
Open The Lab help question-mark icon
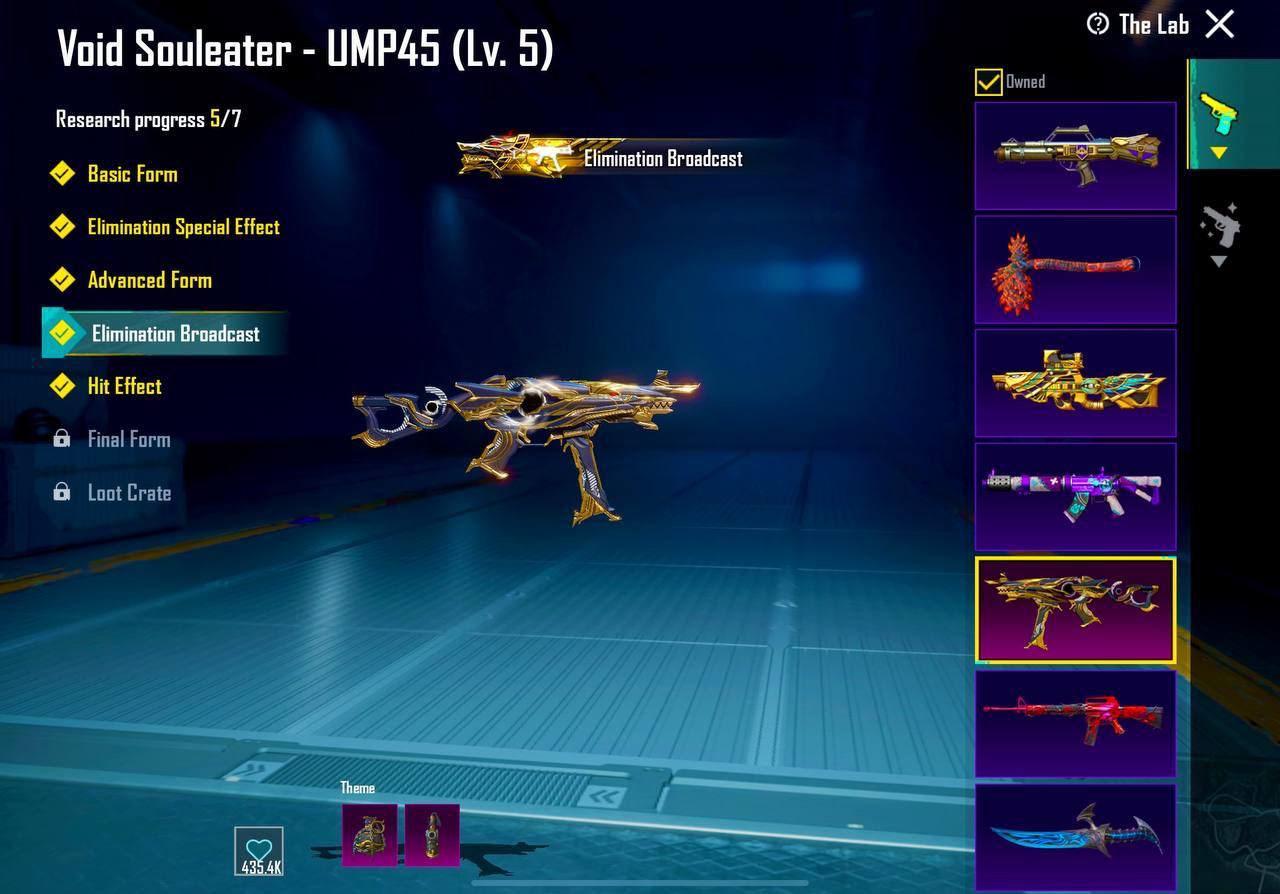1098,24
